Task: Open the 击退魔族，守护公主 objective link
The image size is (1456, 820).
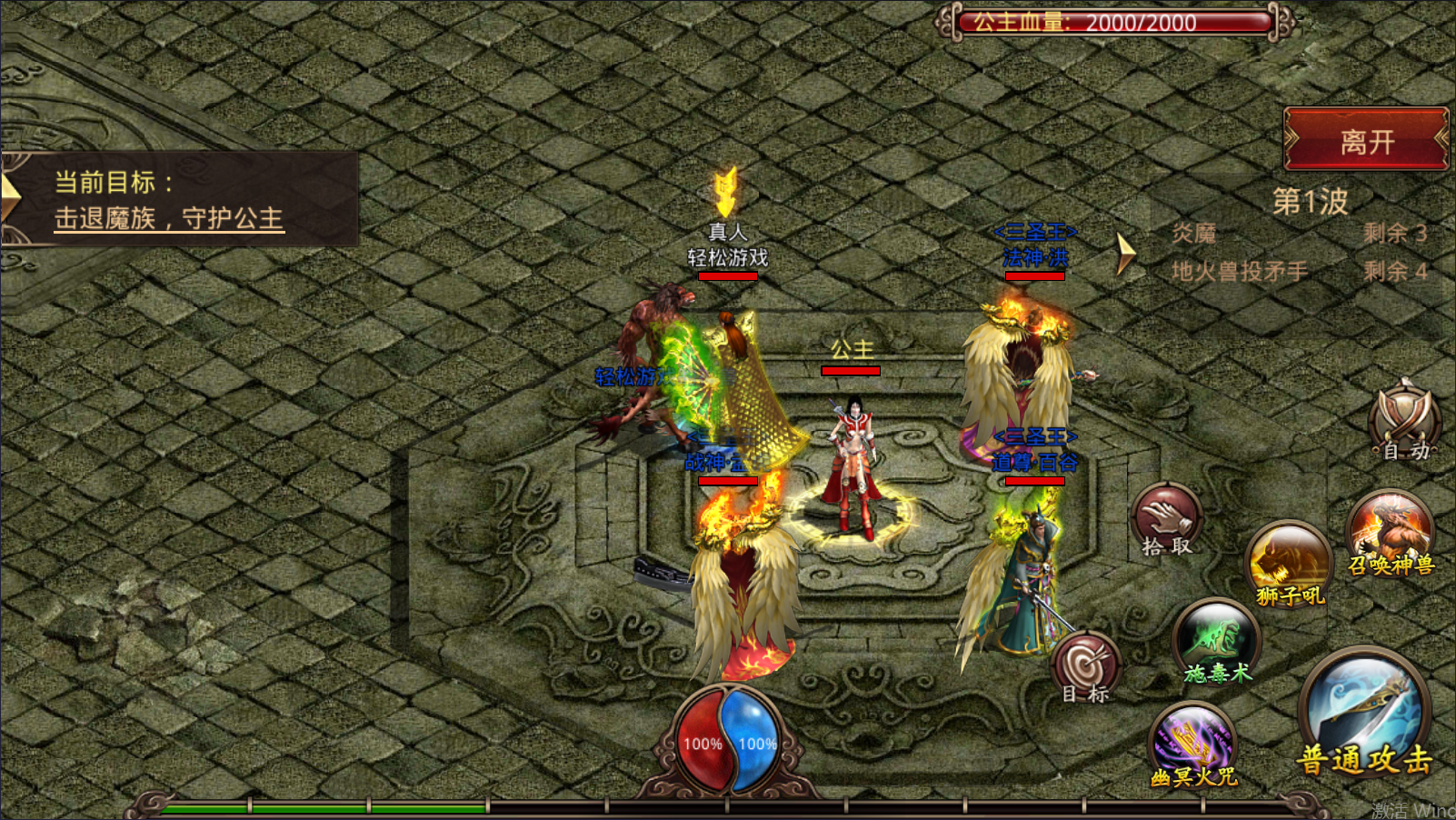Action: coord(169,219)
